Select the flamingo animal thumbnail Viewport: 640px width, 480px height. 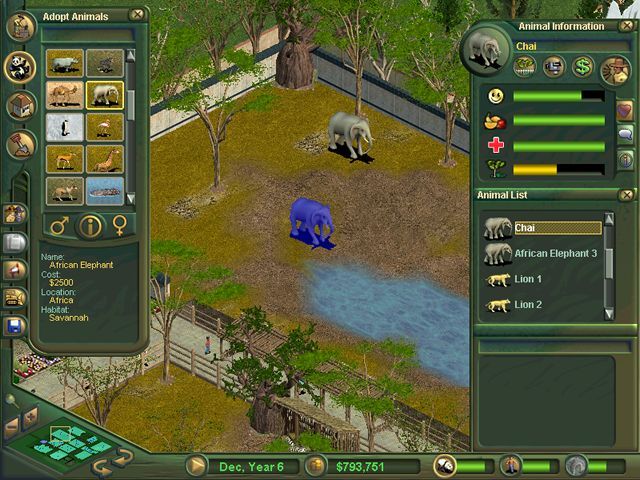[103, 127]
